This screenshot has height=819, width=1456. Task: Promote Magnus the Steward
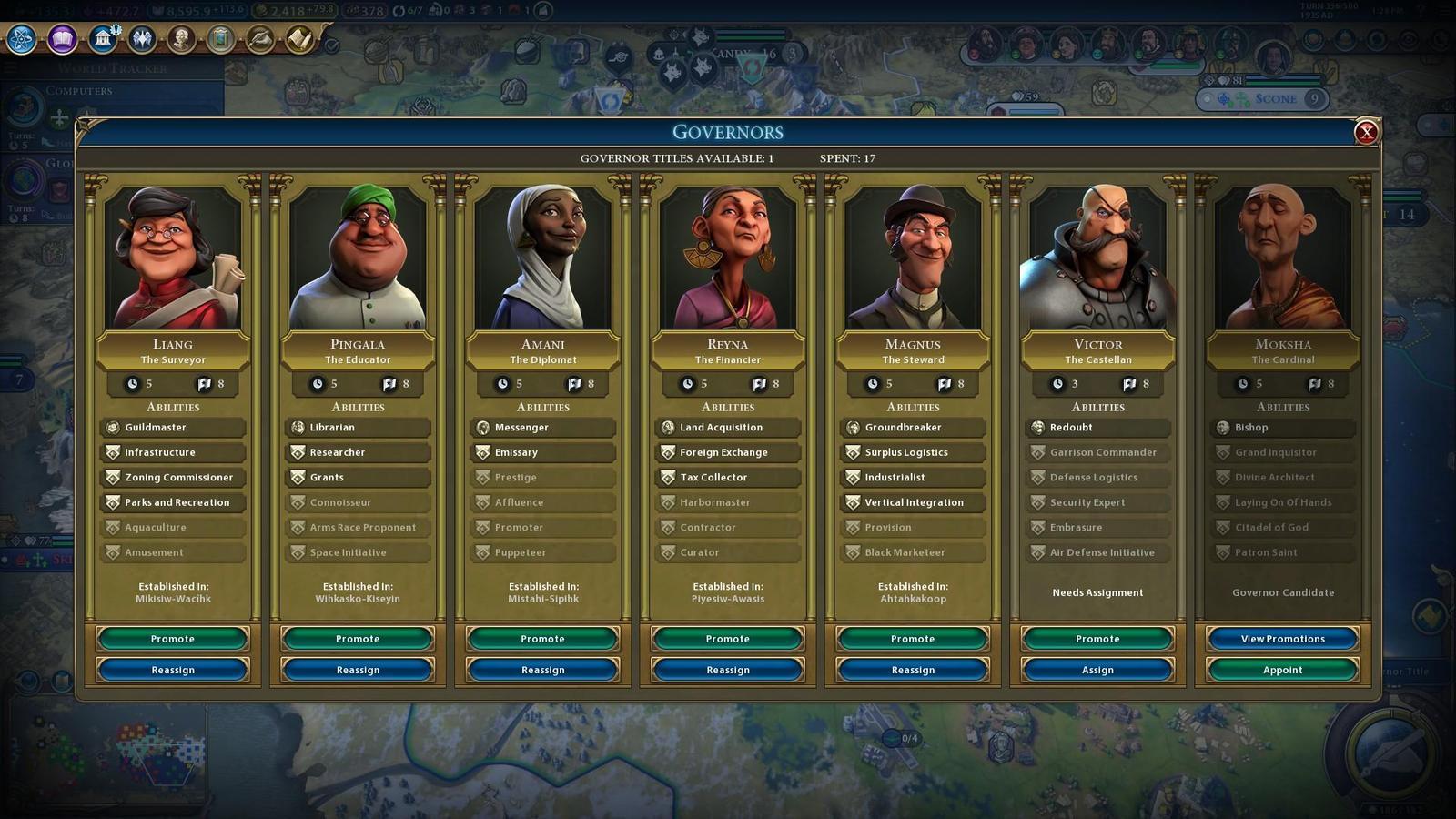pyautogui.click(x=913, y=639)
